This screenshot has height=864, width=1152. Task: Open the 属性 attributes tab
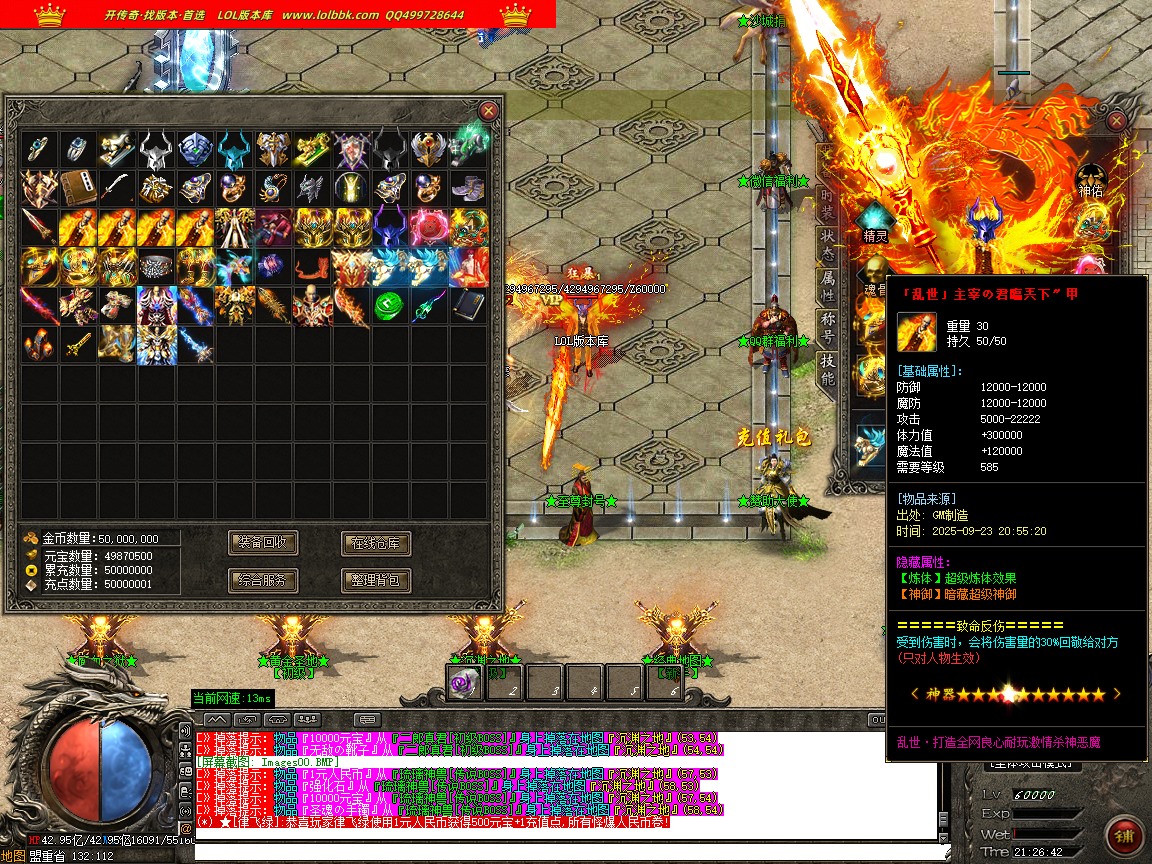click(828, 284)
